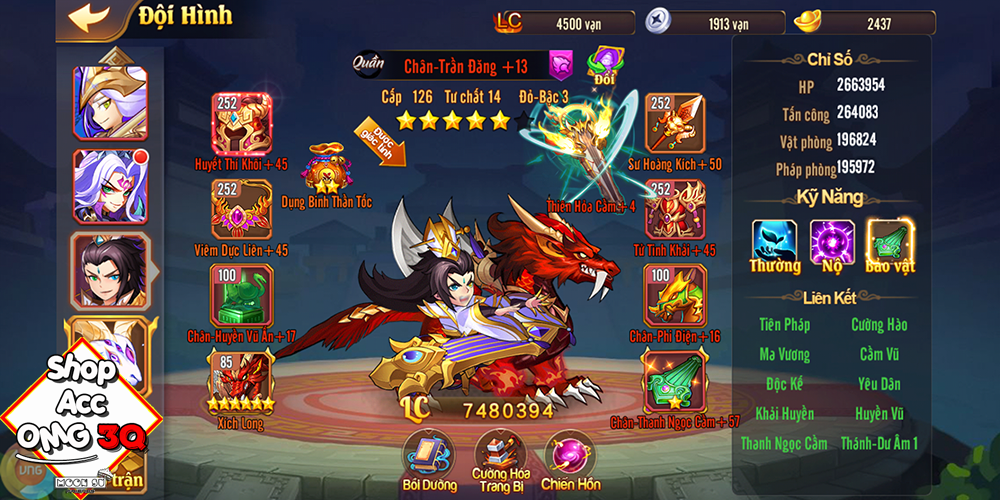Screen dimensions: 1000x500
Task: Choose the dark-haired hero portrait
Action: pos(110,270)
